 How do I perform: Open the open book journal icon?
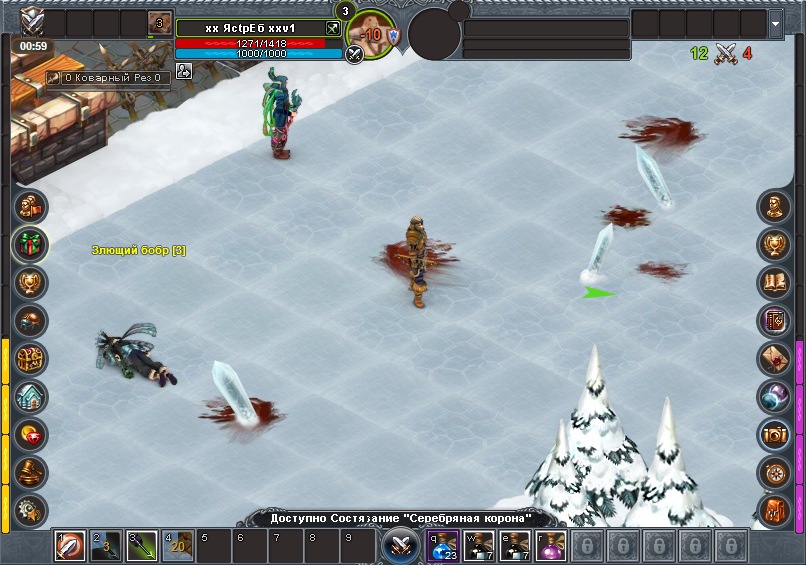point(774,282)
